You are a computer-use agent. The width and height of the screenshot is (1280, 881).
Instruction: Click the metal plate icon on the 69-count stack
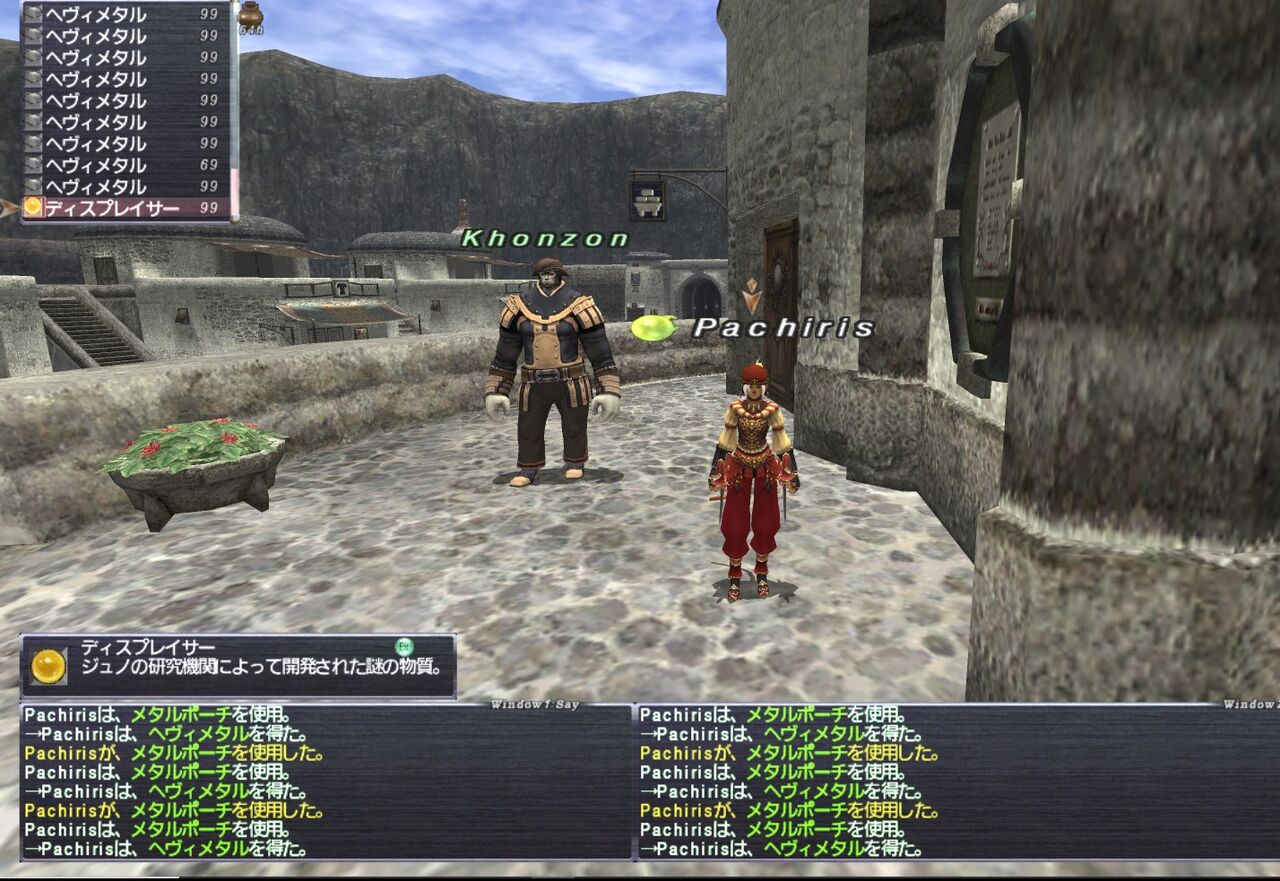pyautogui.click(x=33, y=163)
